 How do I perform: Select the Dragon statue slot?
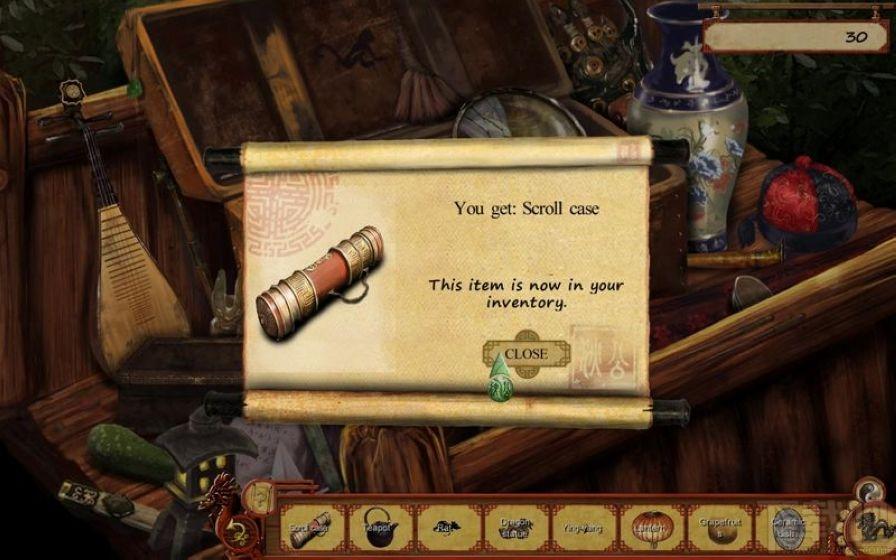[514, 525]
